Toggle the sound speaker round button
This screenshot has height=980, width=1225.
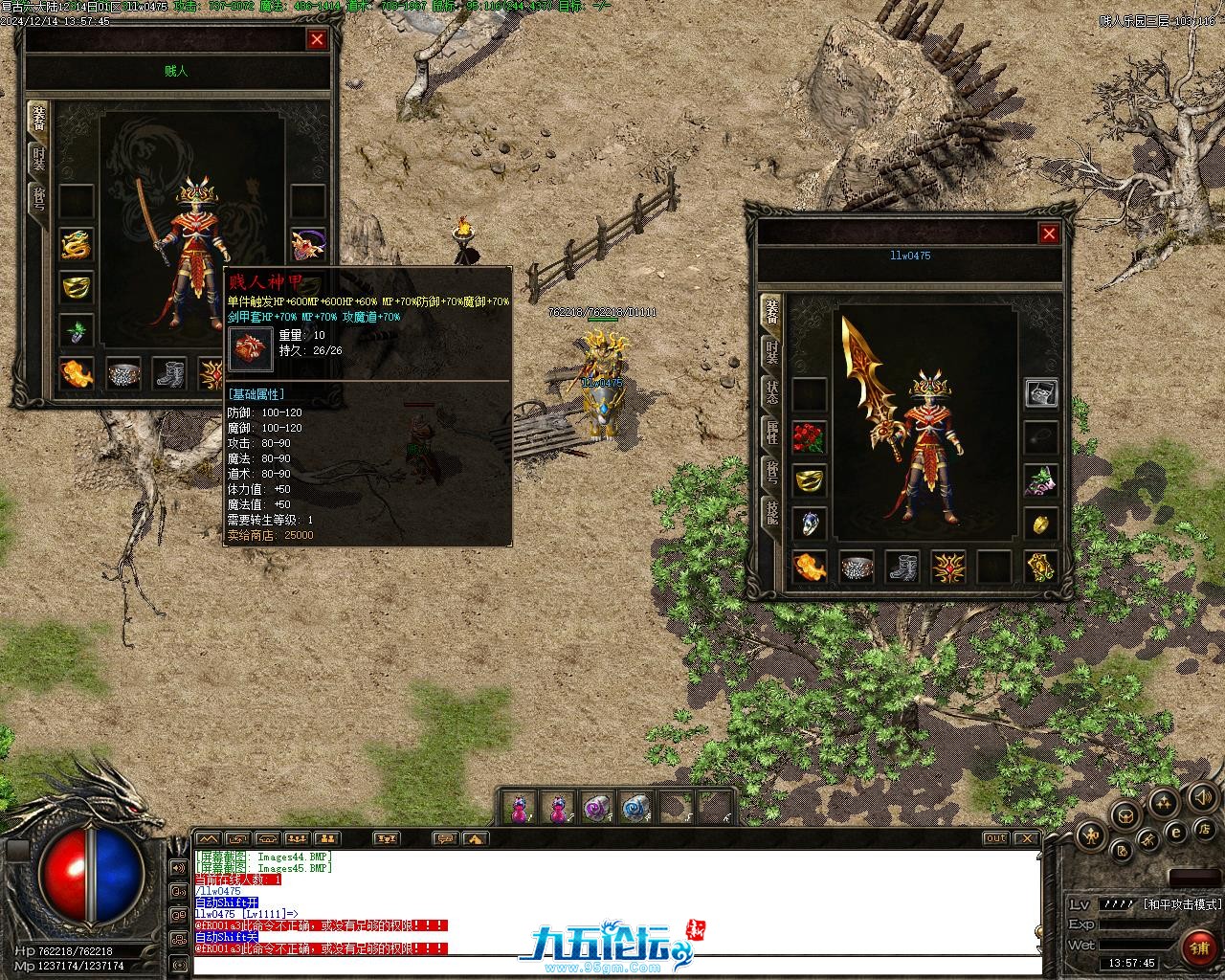click(1200, 795)
